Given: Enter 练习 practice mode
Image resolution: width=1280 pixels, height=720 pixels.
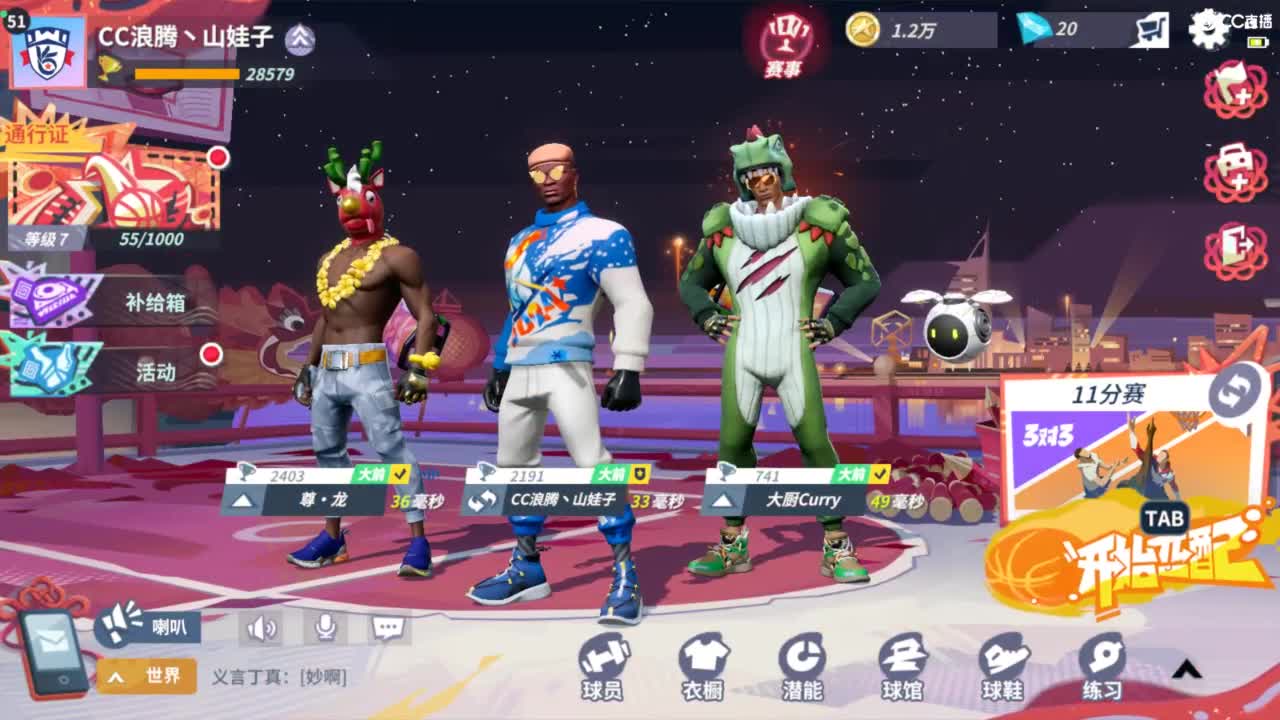Looking at the screenshot, I should coord(1102,666).
